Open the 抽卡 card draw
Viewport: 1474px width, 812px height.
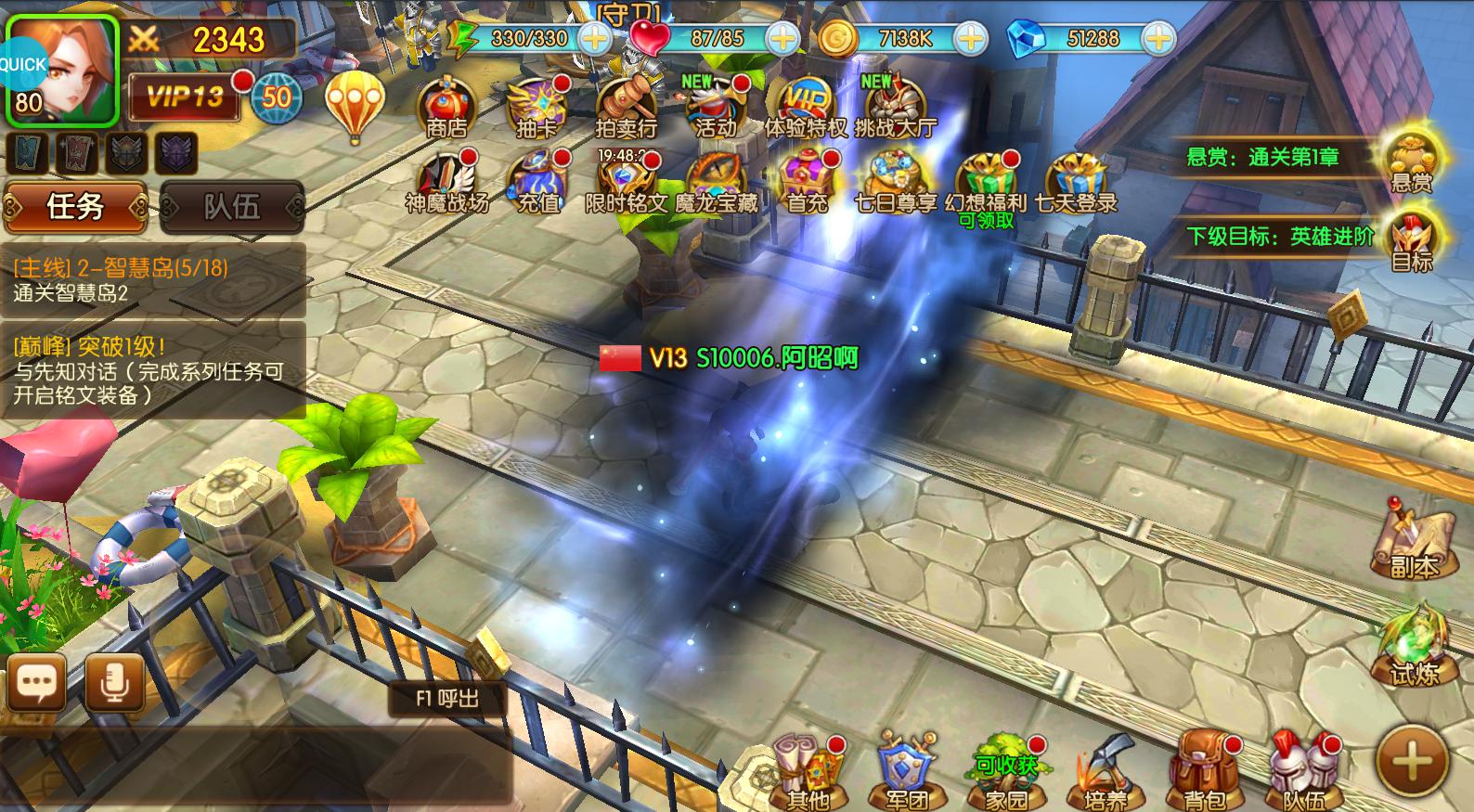tap(537, 107)
